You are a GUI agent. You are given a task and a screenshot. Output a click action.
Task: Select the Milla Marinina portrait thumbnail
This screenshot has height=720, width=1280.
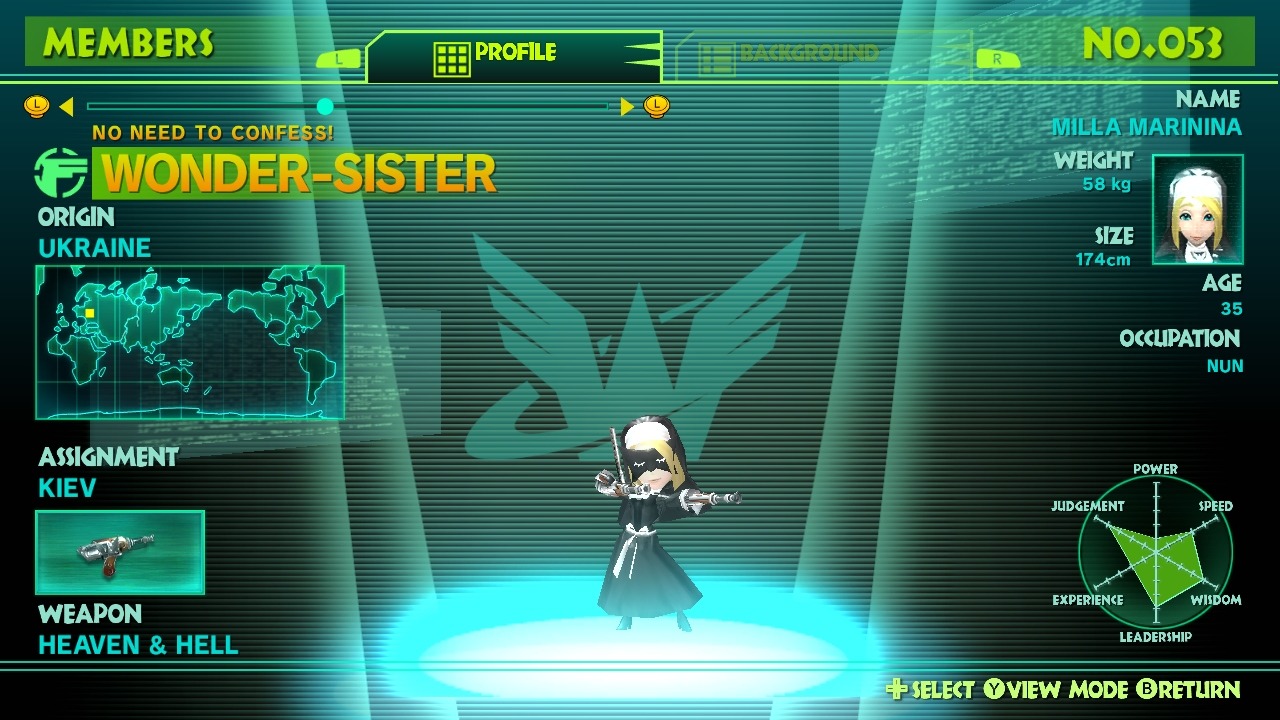point(1197,210)
